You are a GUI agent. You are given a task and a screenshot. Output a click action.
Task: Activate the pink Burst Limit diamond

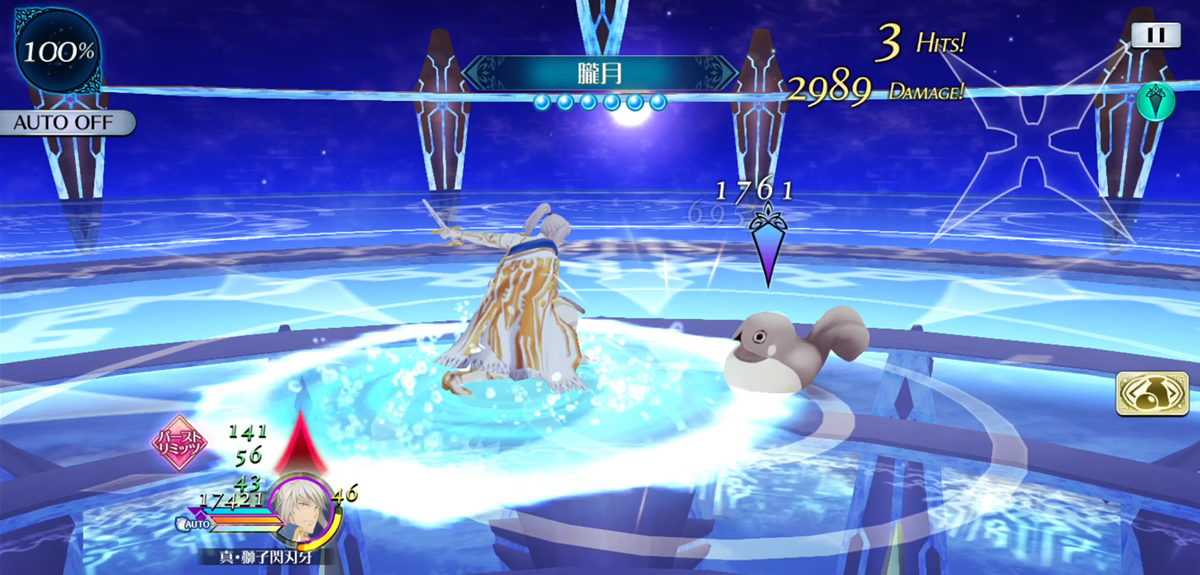click(179, 444)
